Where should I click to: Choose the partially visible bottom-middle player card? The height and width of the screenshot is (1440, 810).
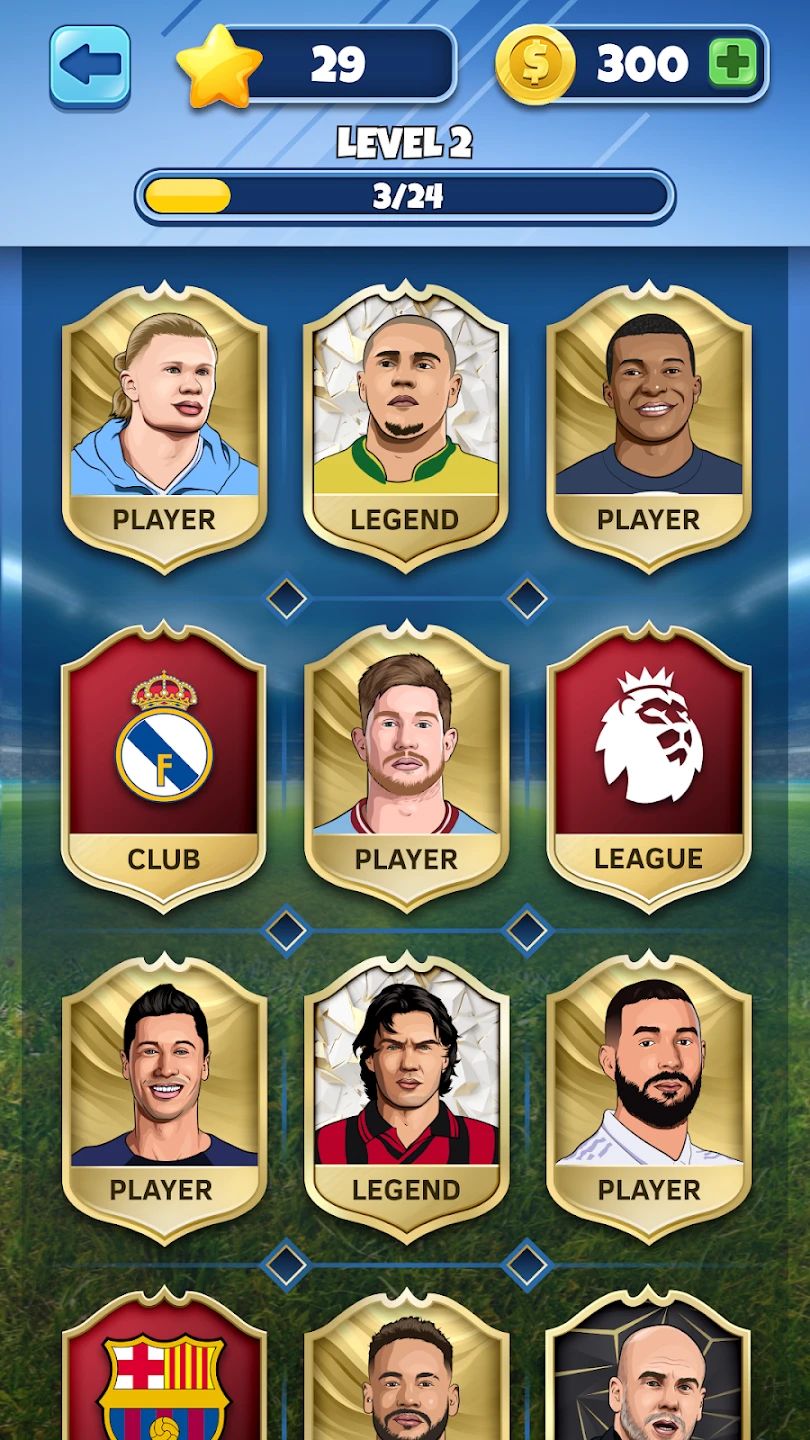click(405, 1375)
